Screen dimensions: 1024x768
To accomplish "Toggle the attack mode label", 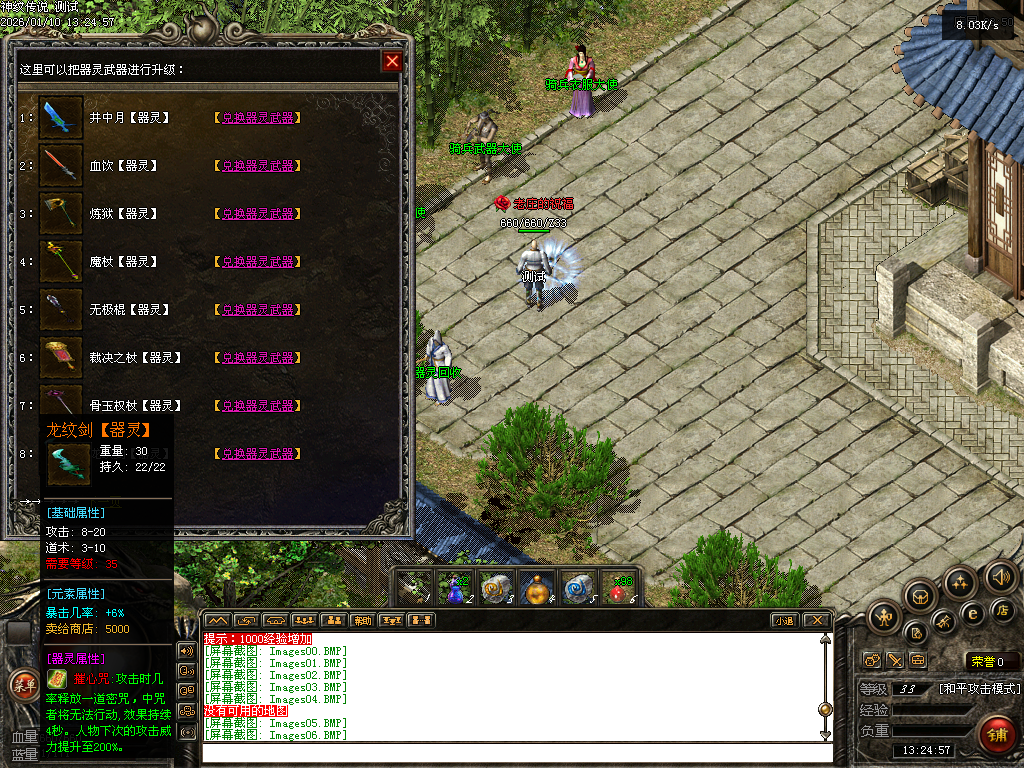I will (979, 689).
